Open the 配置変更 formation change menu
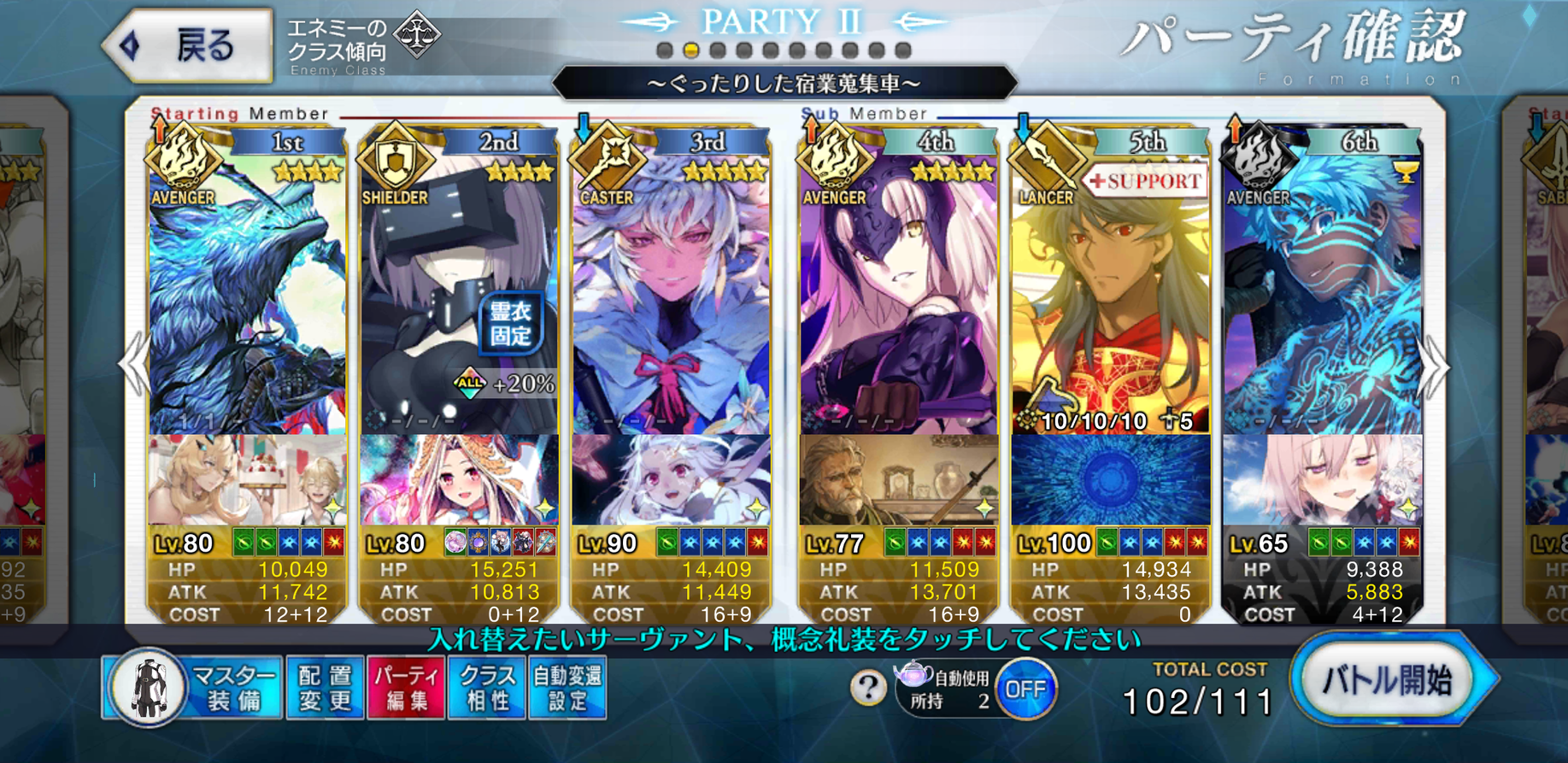 tap(325, 688)
